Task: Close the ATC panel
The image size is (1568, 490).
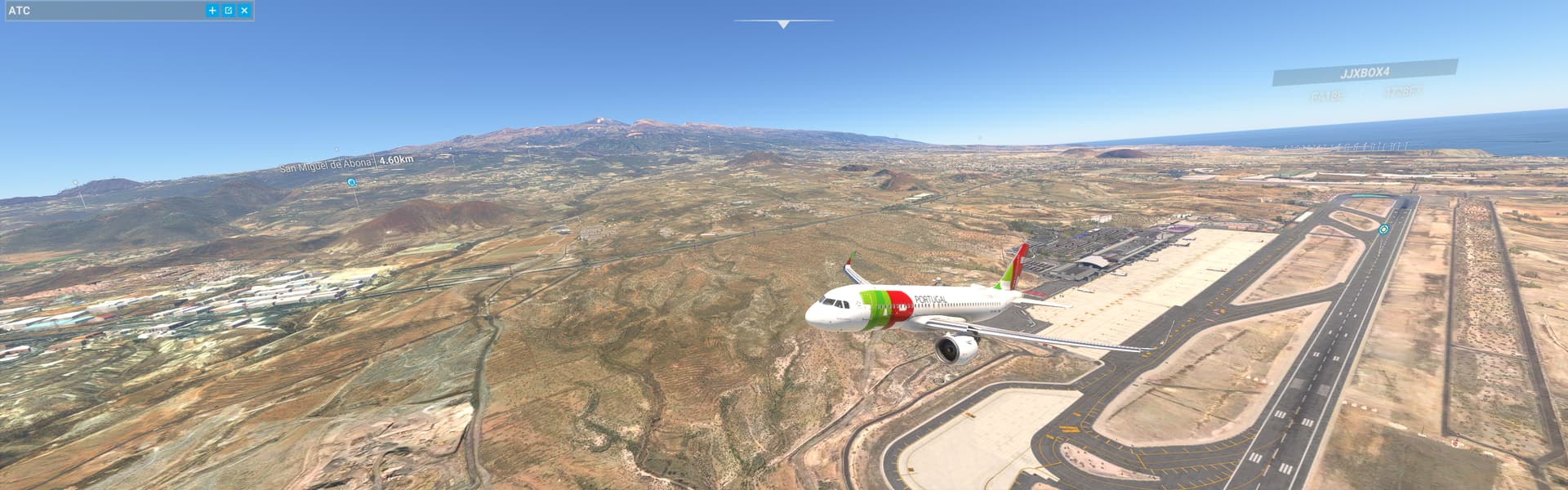Action: click(x=244, y=11)
